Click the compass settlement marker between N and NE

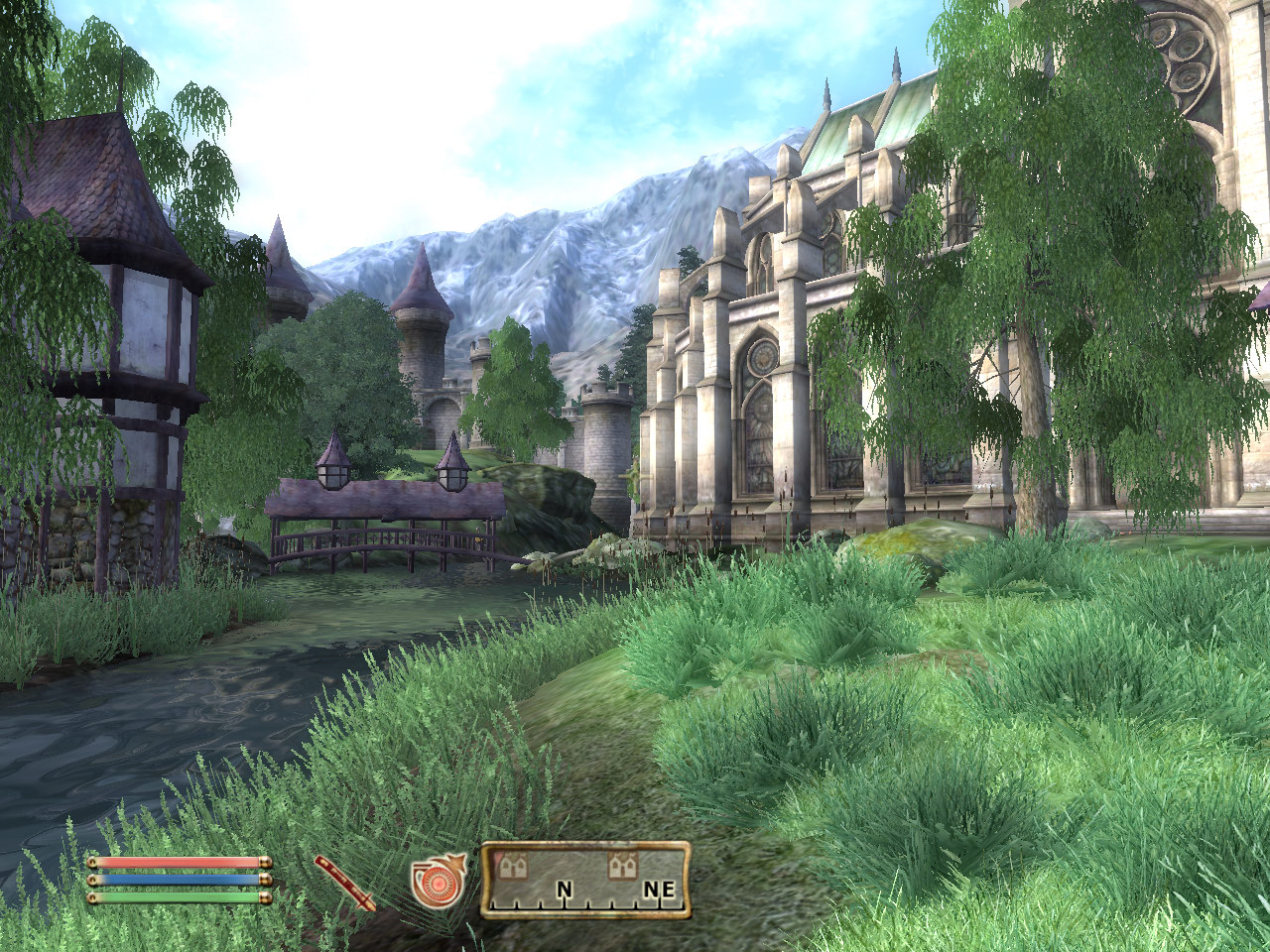tap(622, 865)
